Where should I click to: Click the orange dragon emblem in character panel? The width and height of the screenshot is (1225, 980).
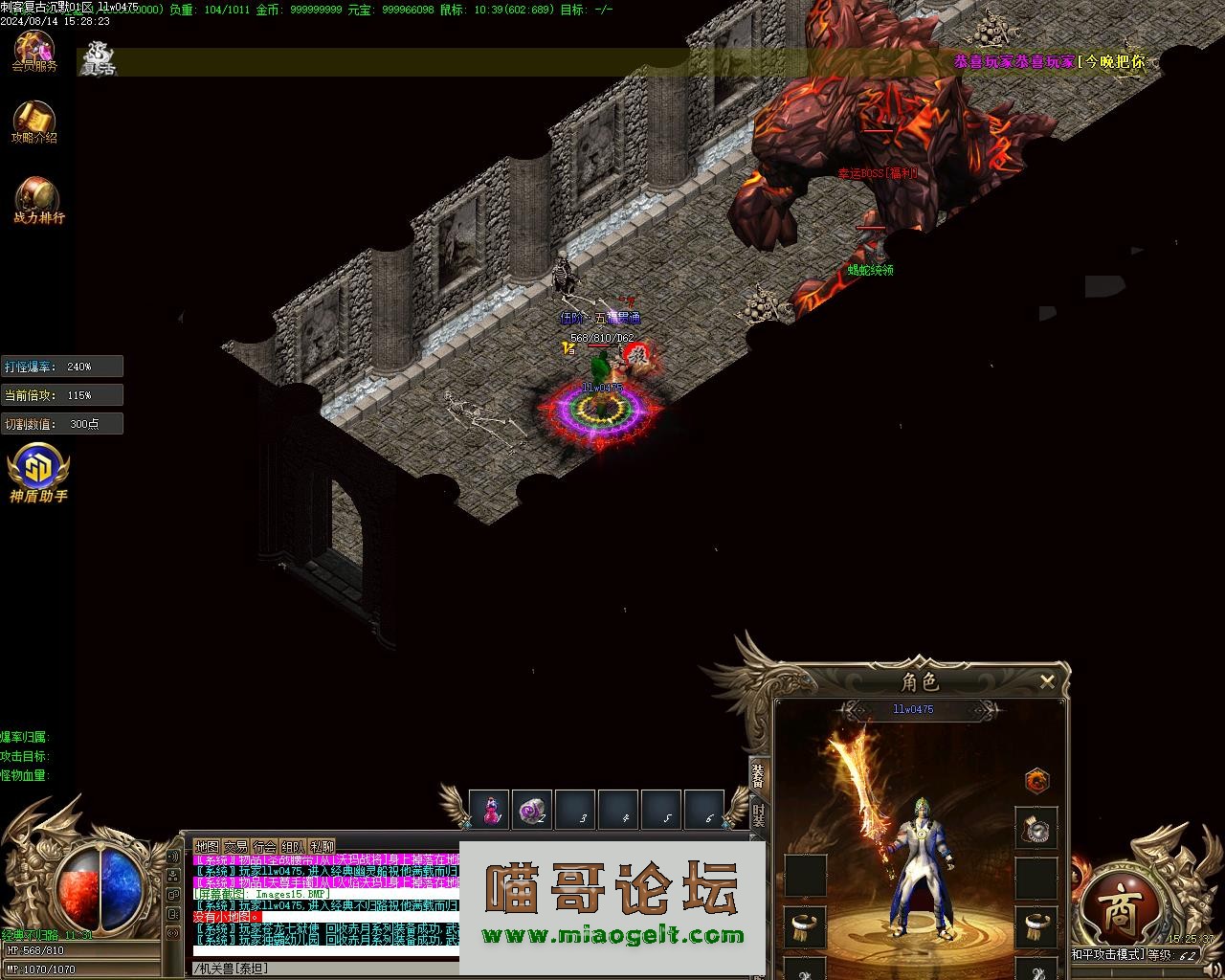pyautogui.click(x=1036, y=781)
